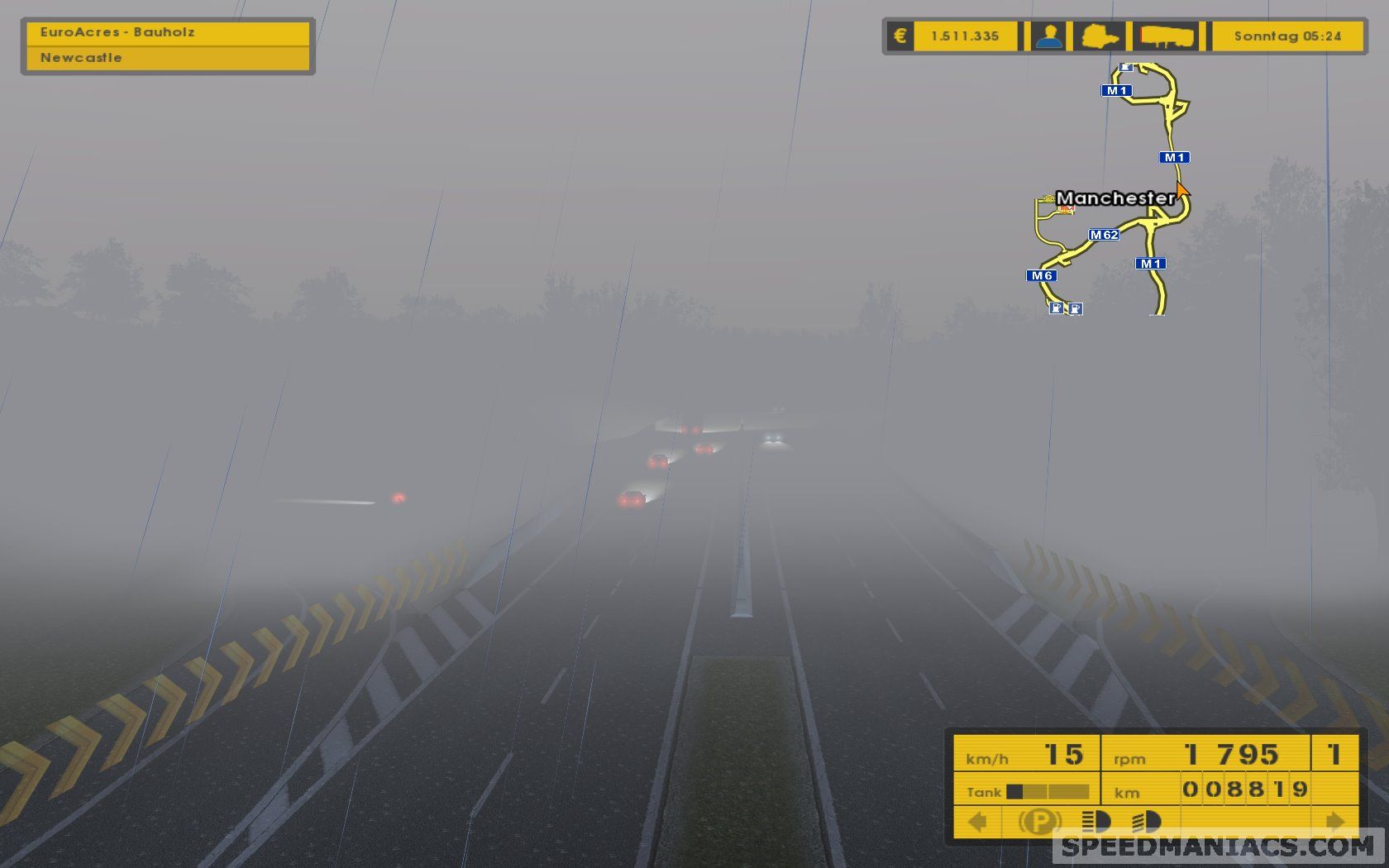Activate the right turn signal arrow
This screenshot has width=1389, height=868.
pos(1334,821)
